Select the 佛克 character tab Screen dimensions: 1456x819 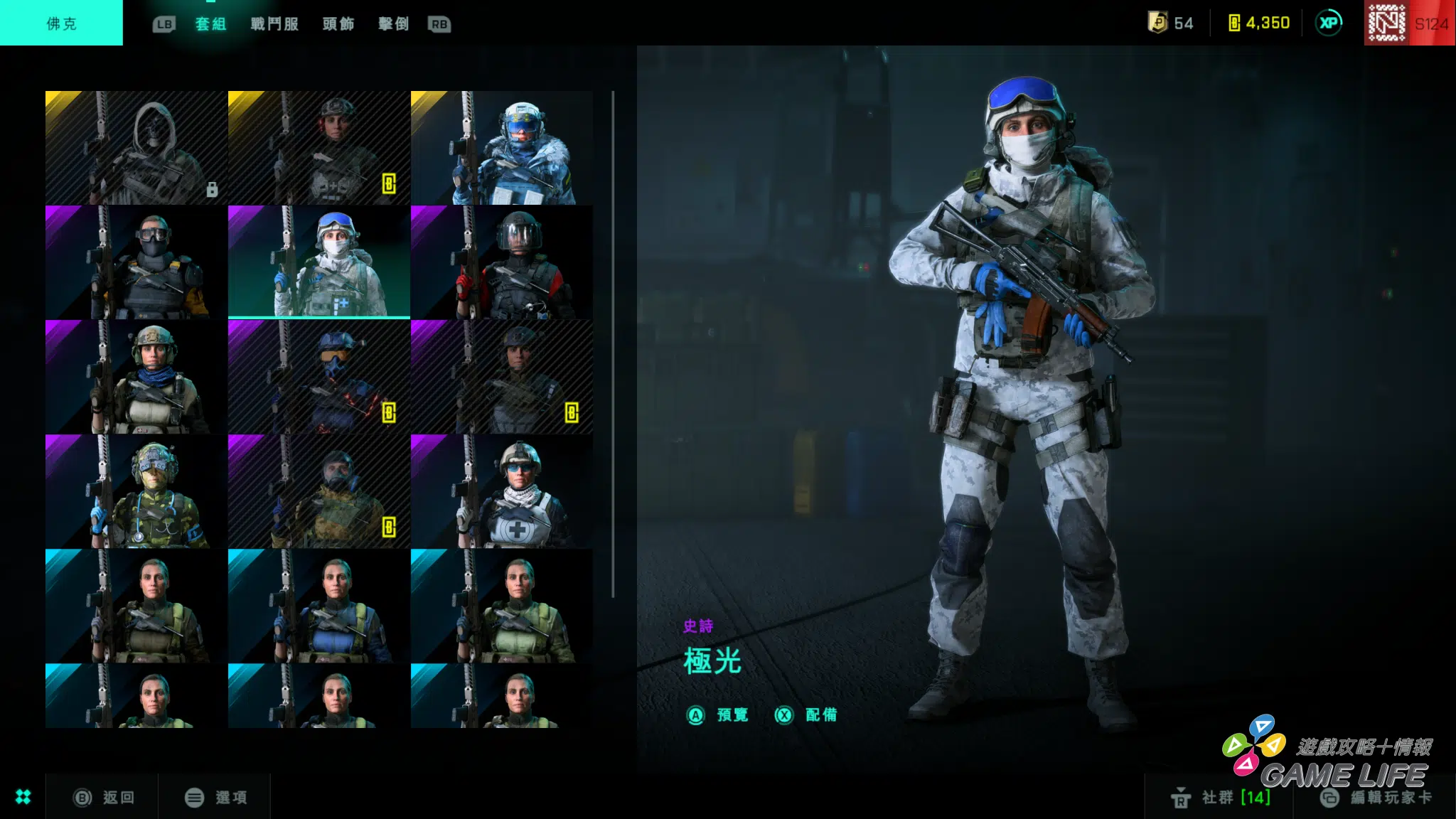61,23
